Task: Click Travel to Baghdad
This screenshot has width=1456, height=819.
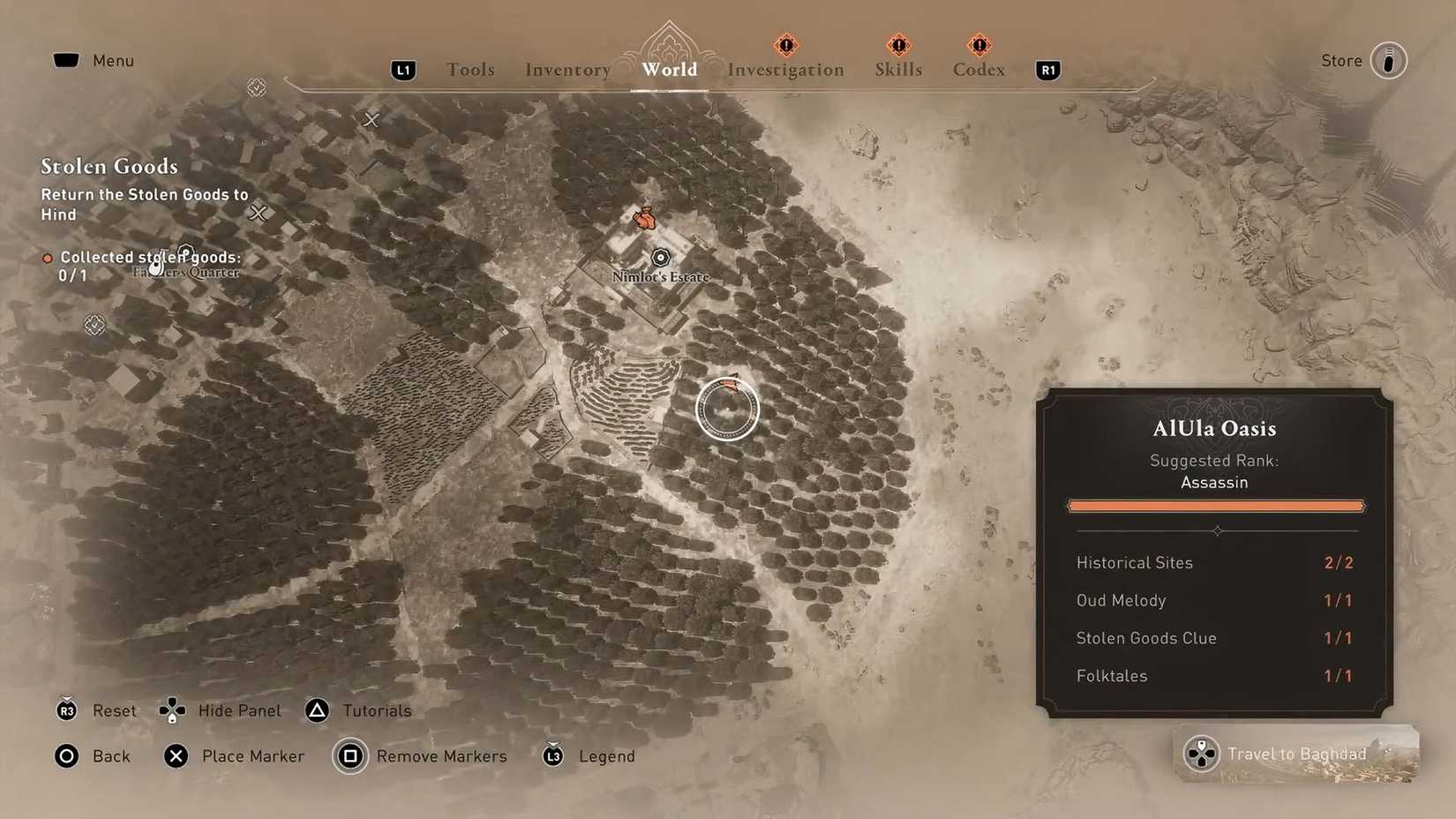Action: point(1295,754)
